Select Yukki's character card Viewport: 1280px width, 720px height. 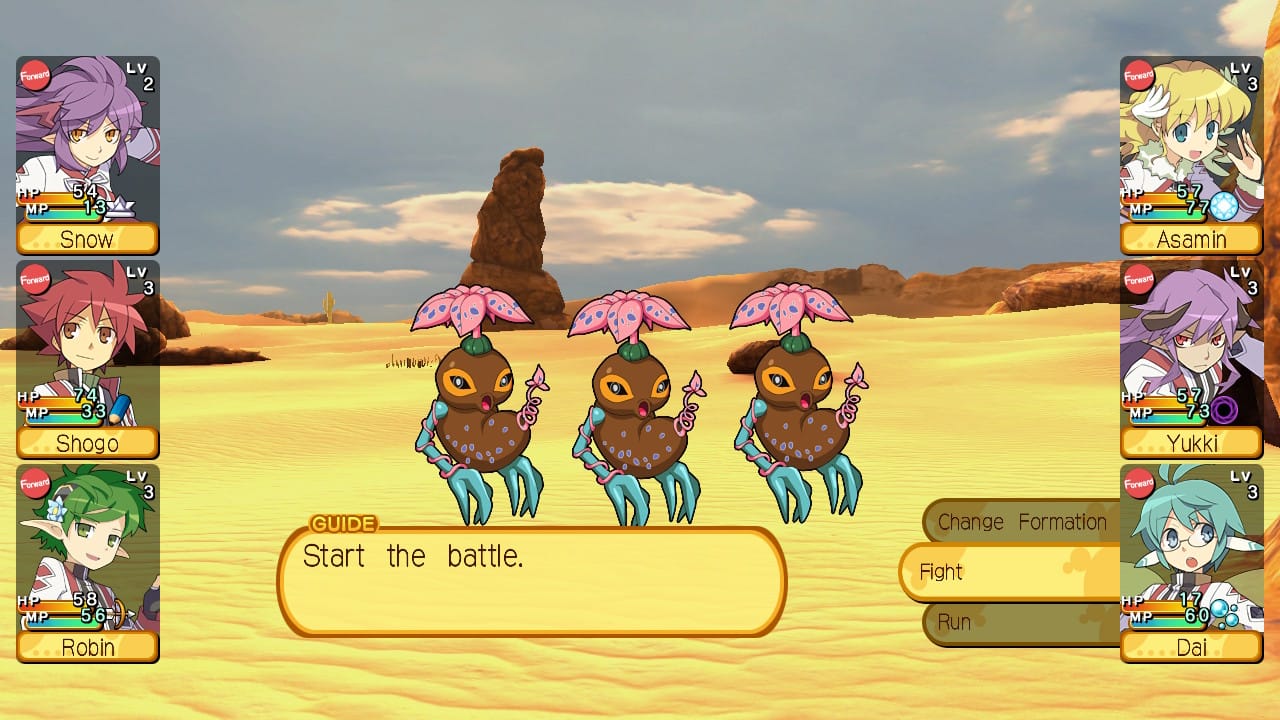click(1191, 359)
